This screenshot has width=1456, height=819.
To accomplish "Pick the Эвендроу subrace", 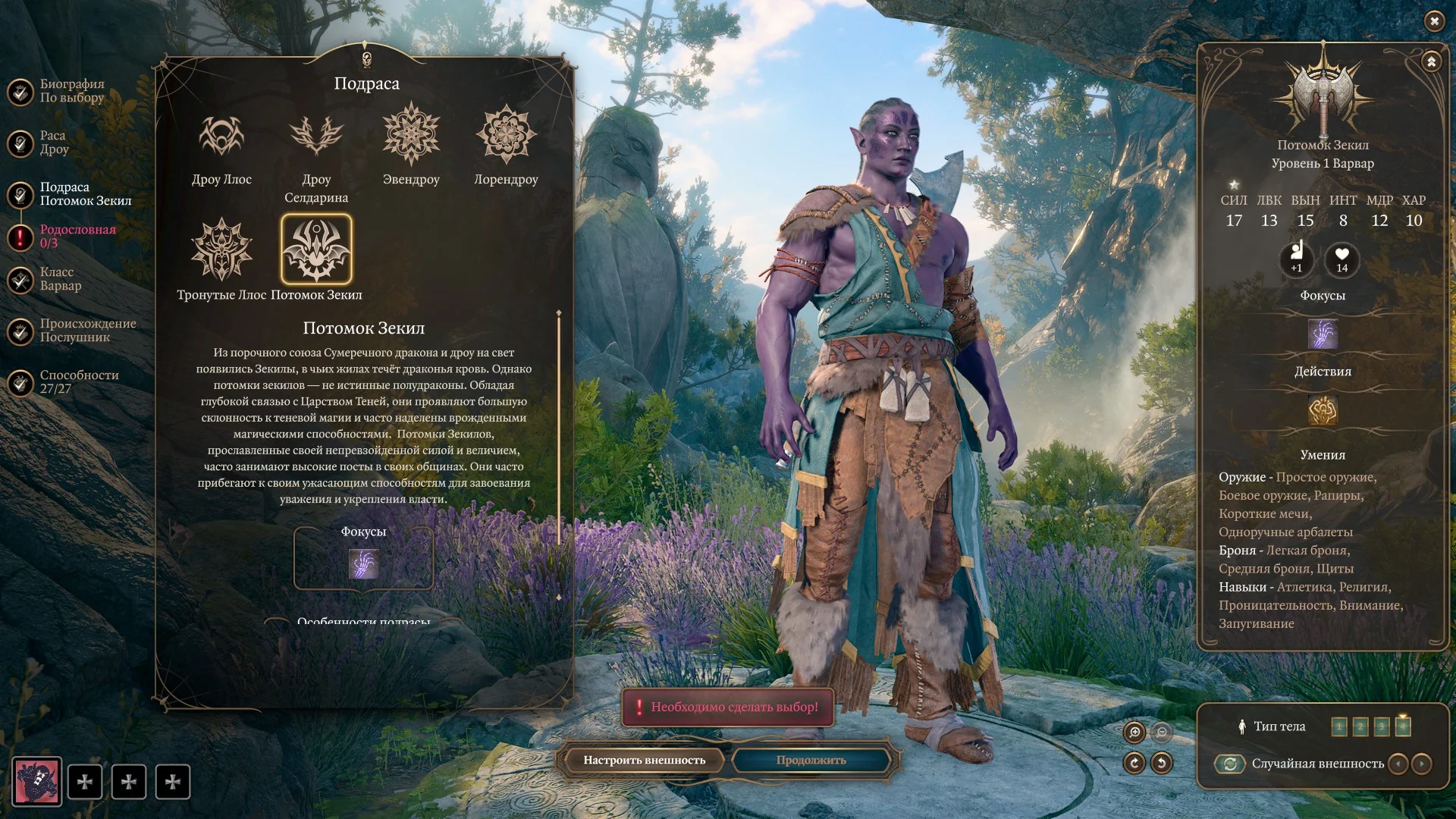I will point(411,135).
